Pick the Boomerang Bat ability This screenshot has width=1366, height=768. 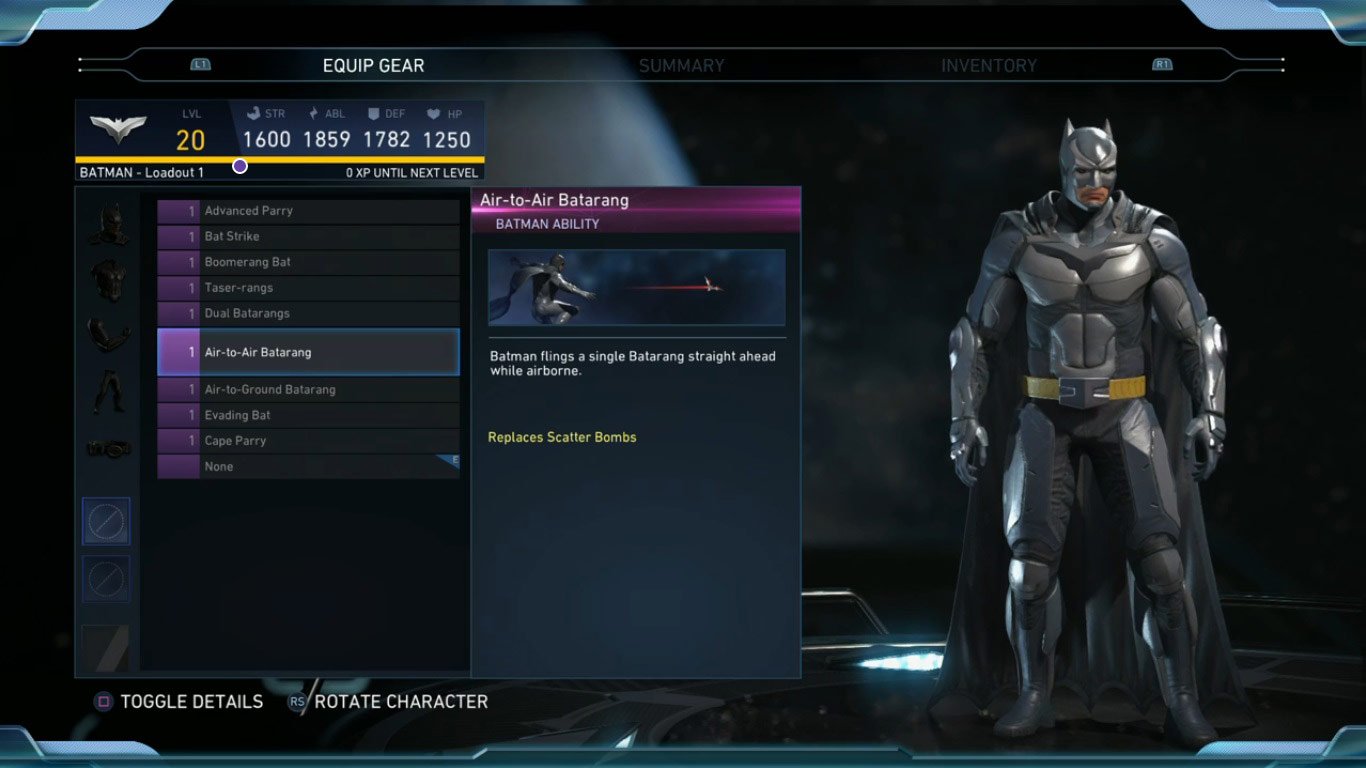(308, 262)
